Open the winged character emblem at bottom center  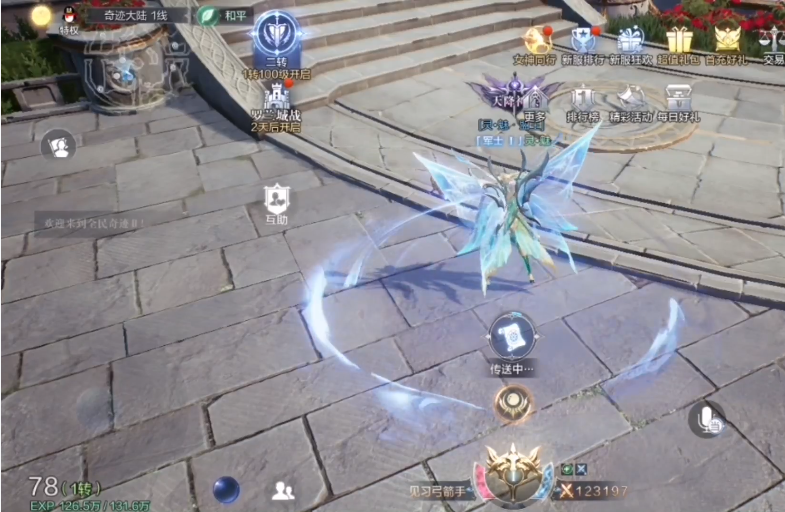(x=512, y=473)
